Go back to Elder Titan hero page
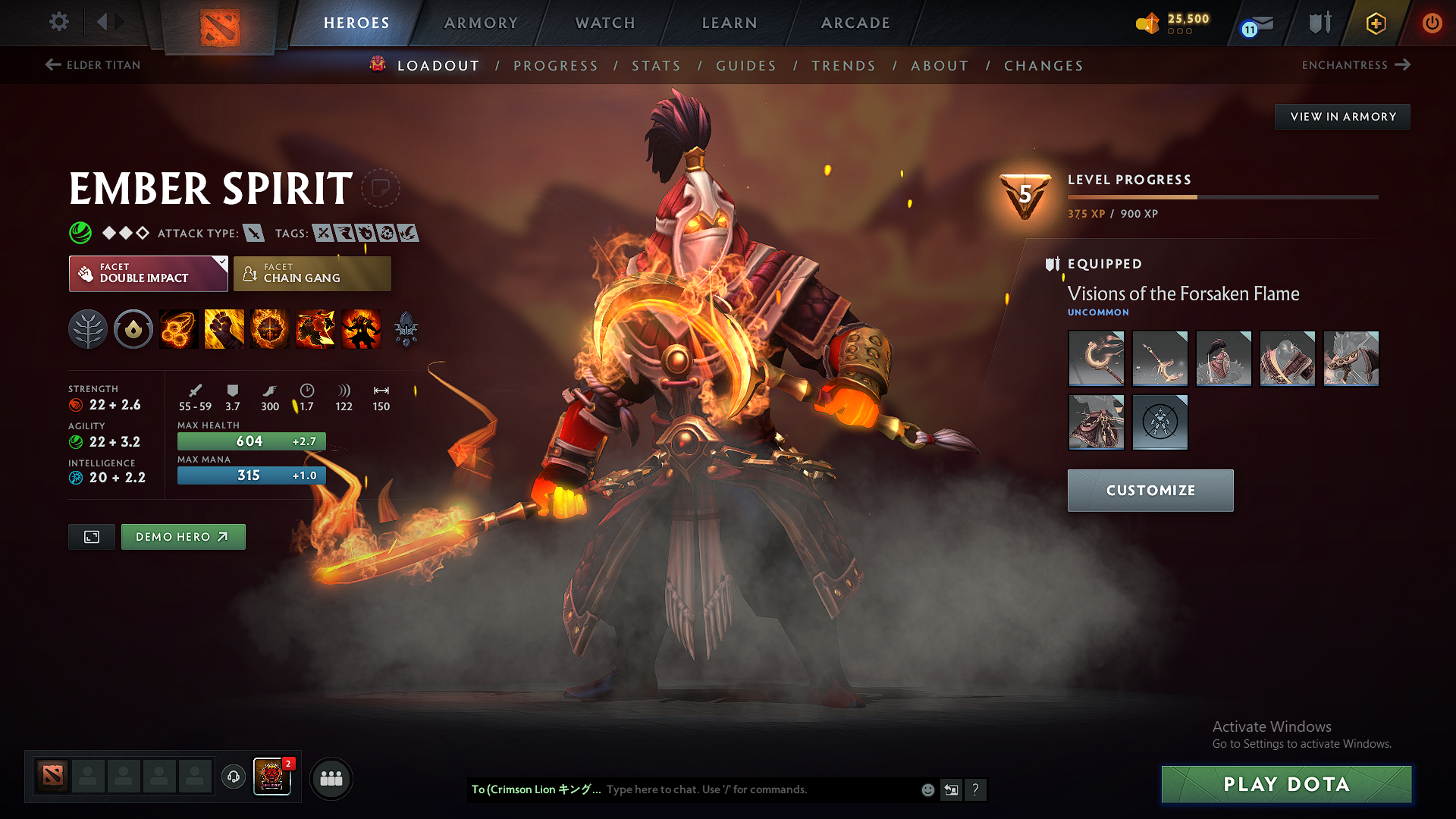Image resolution: width=1456 pixels, height=819 pixels. (x=91, y=65)
